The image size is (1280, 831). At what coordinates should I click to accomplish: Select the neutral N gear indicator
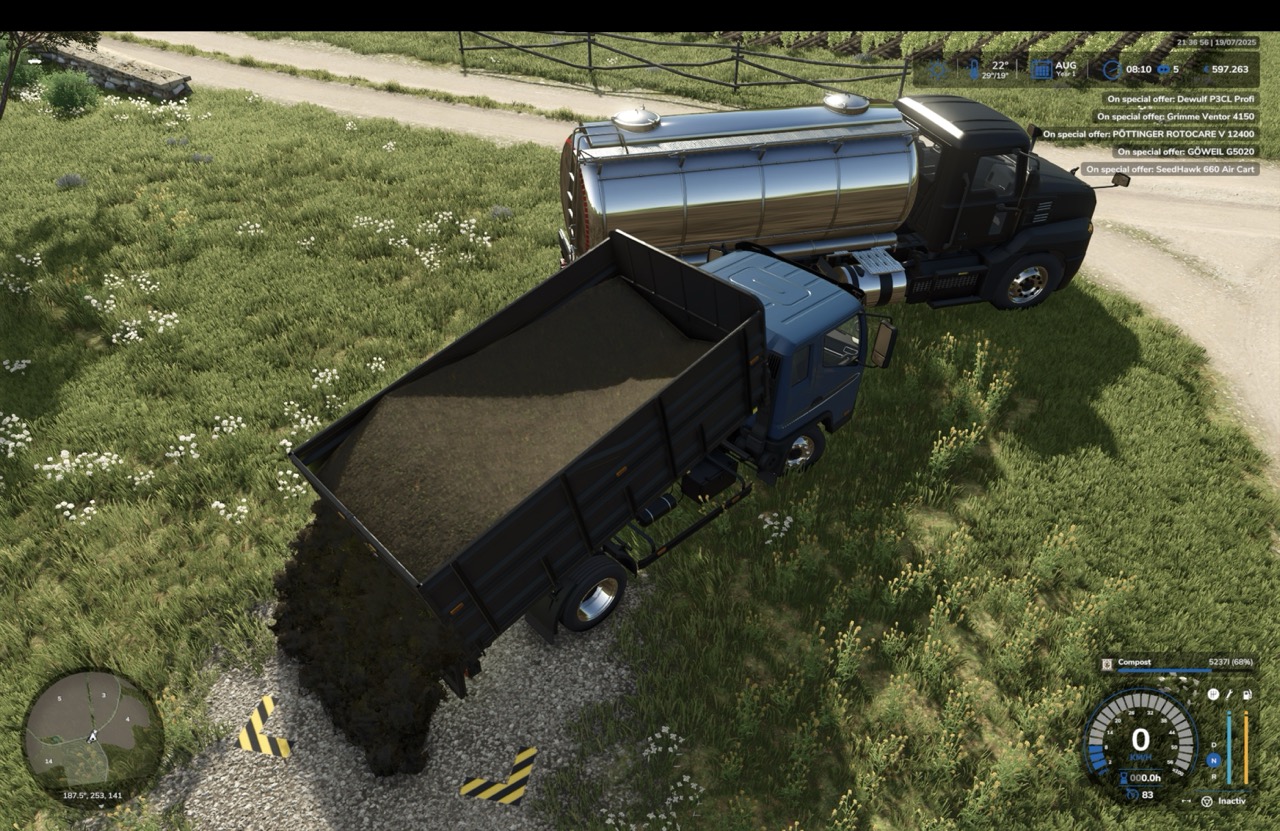(x=1213, y=760)
